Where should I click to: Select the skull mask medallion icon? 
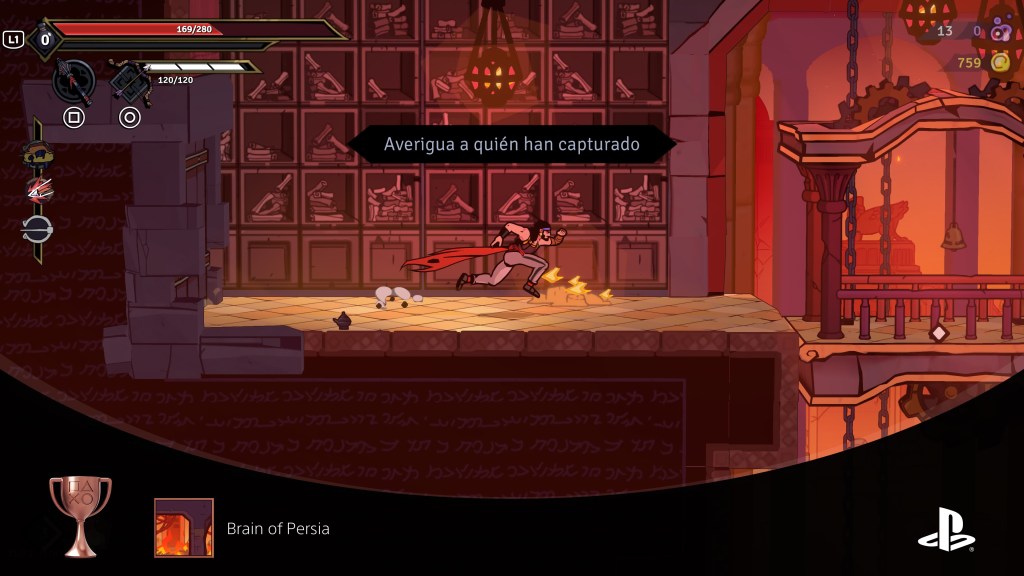click(x=38, y=153)
